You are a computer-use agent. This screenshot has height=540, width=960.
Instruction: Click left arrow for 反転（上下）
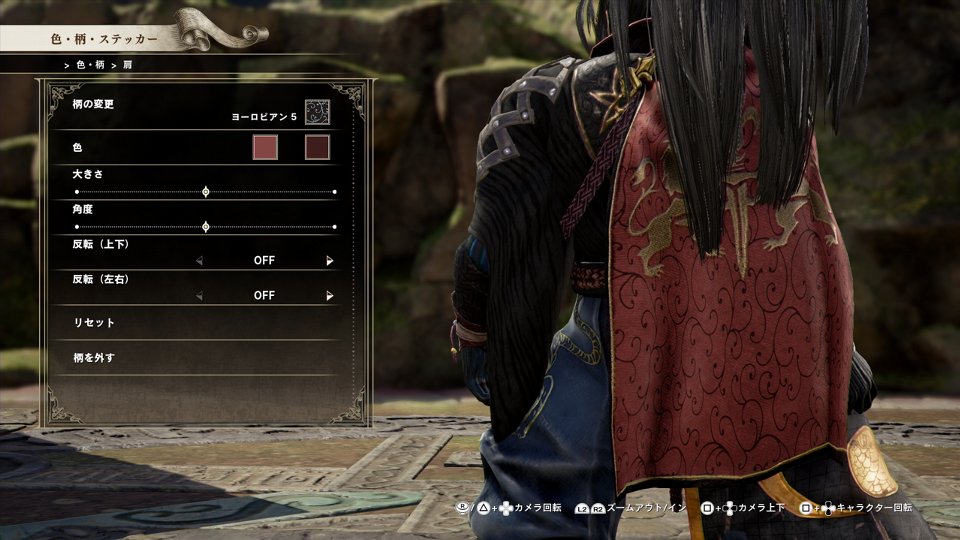[x=199, y=261]
